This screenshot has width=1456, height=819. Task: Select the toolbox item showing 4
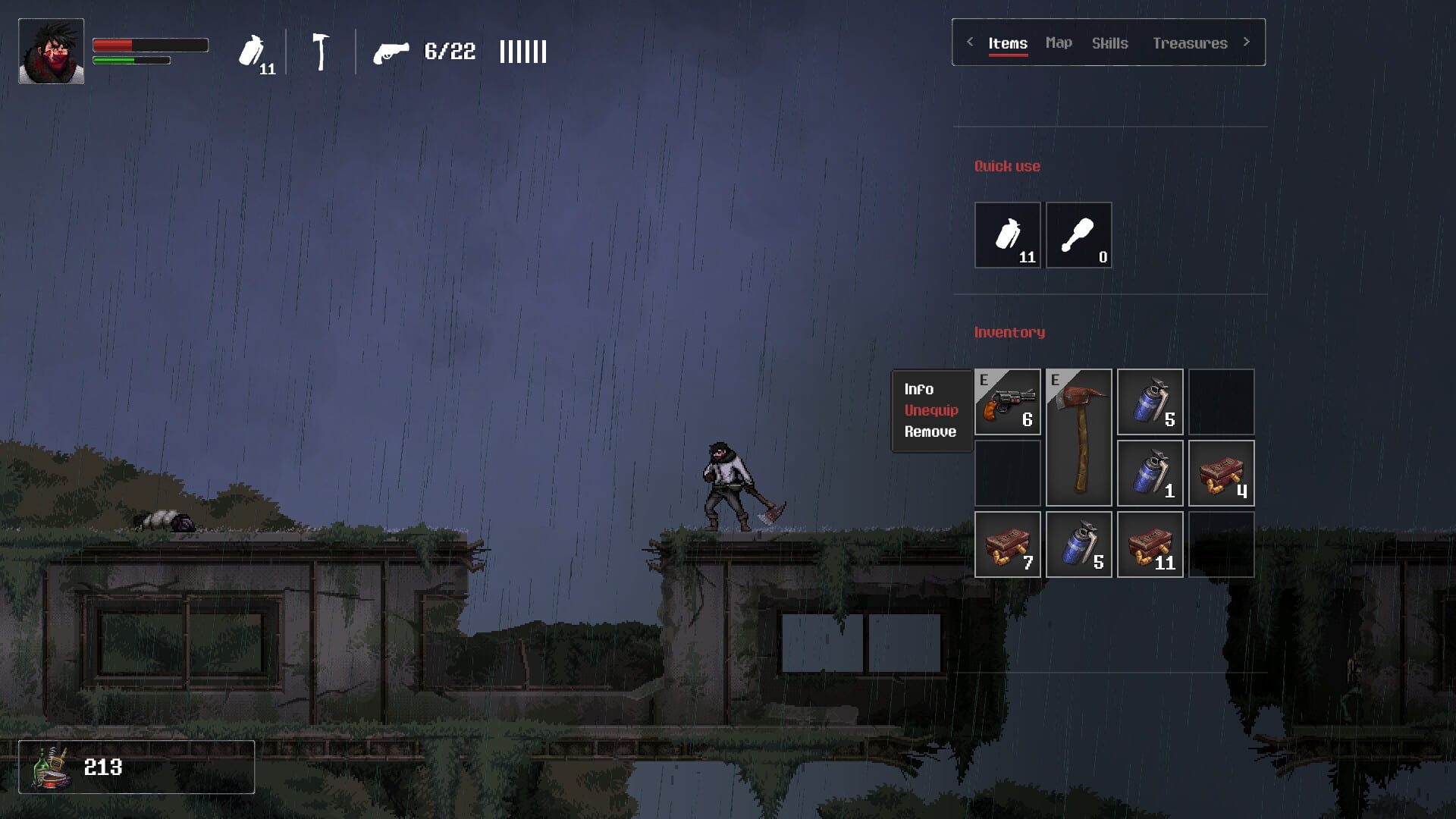[1221, 472]
